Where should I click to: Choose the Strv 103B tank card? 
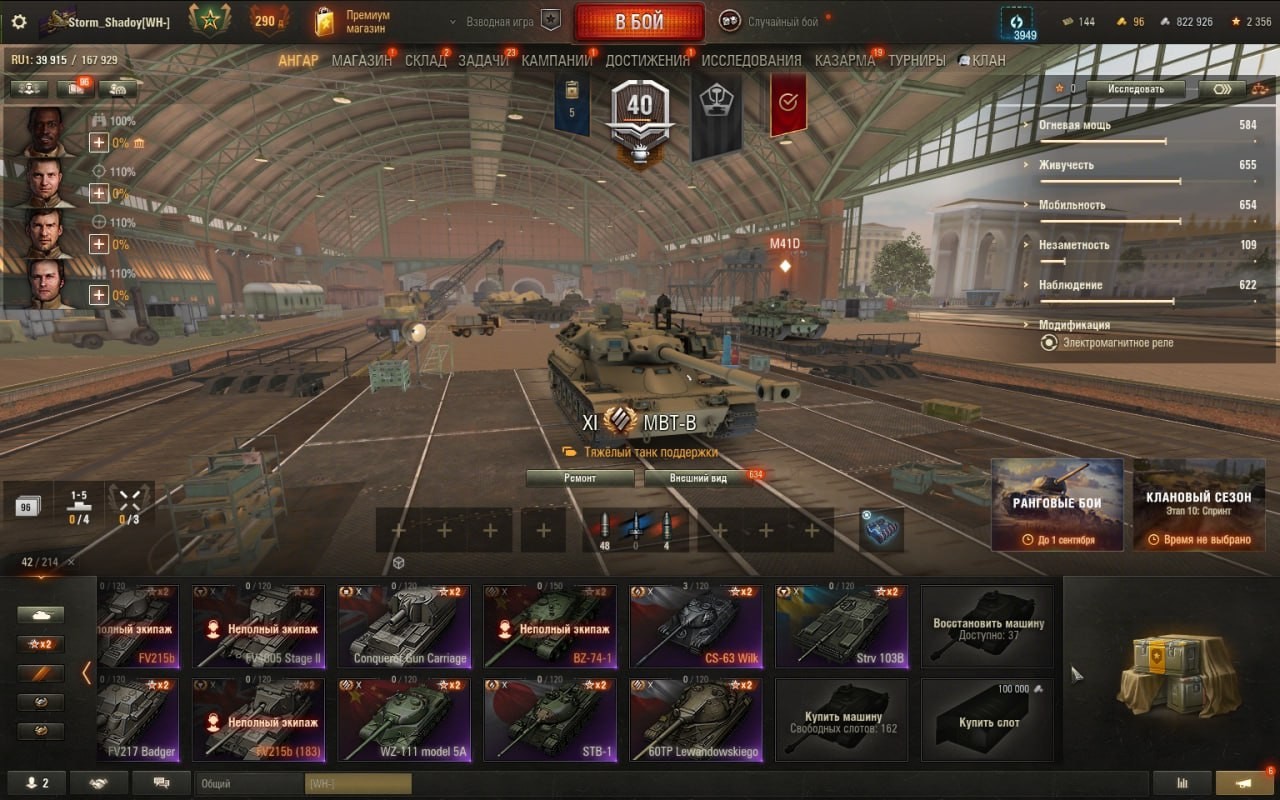[x=842, y=627]
